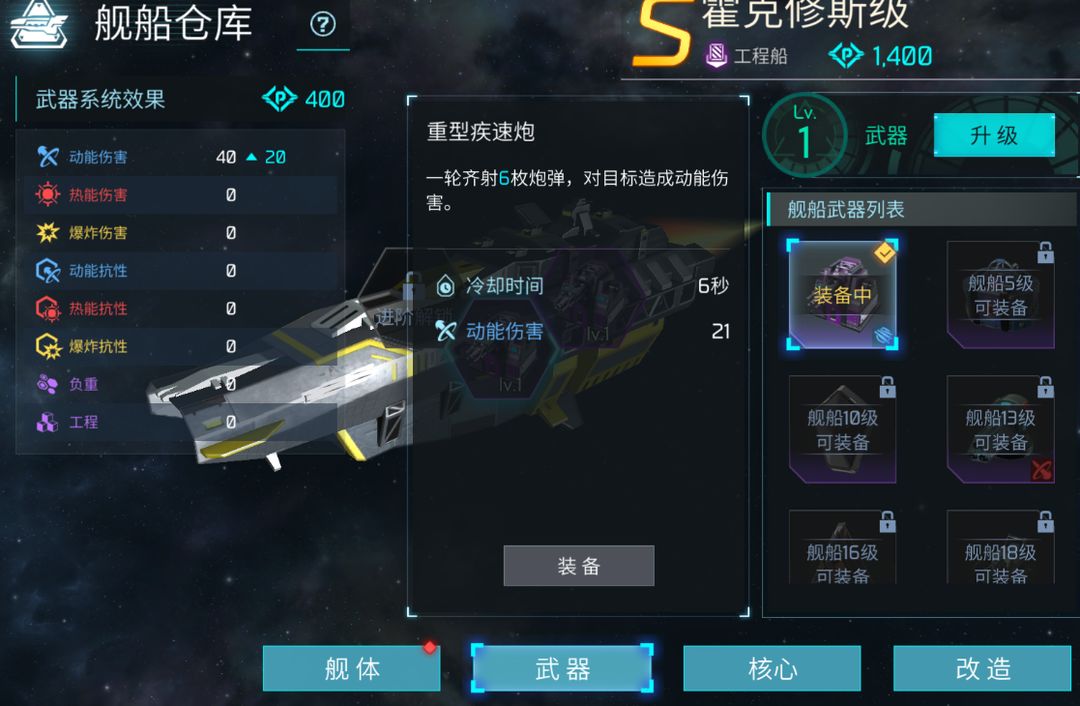Open the 核心 core tab

click(772, 668)
